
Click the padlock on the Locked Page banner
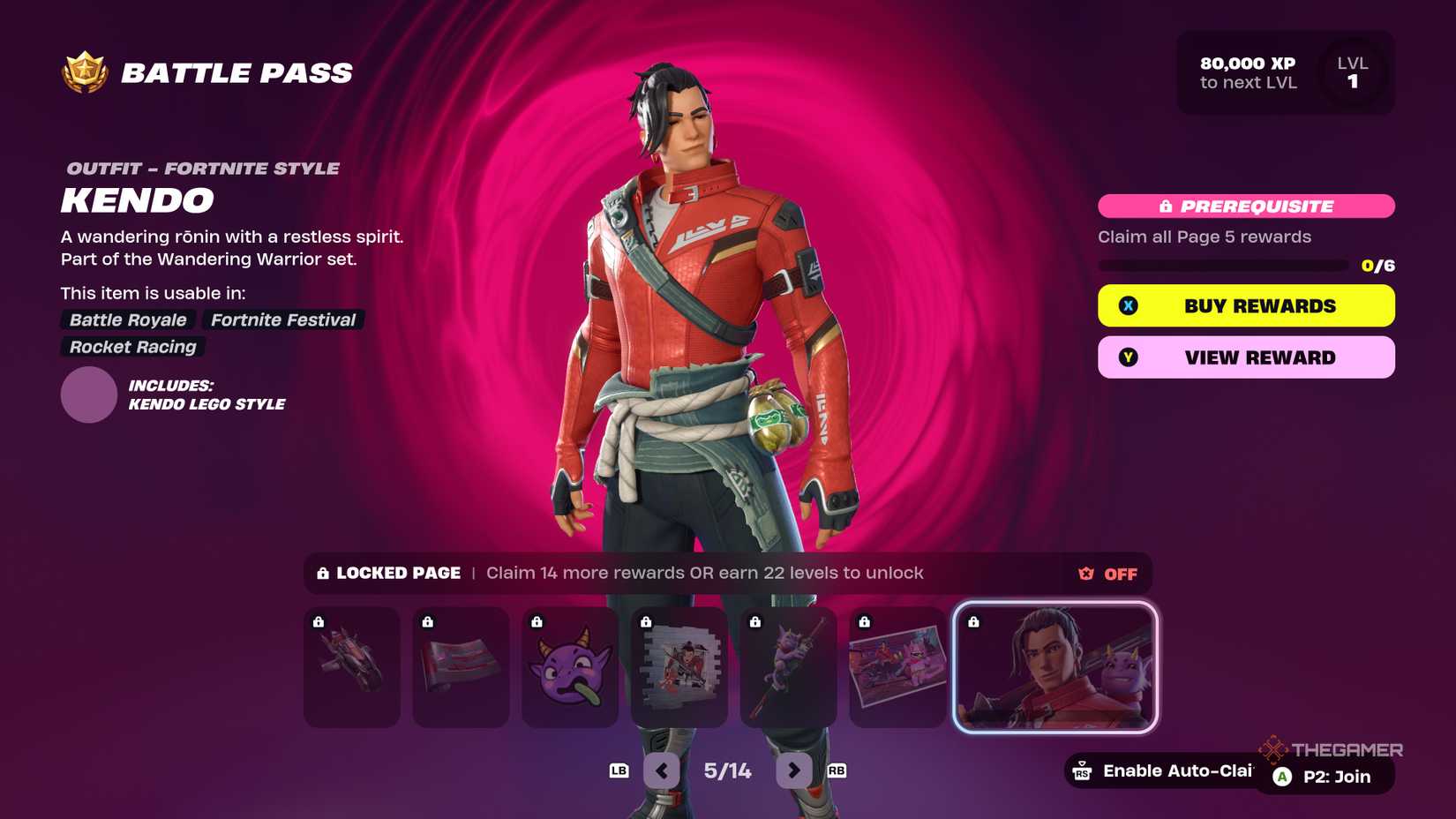[321, 573]
